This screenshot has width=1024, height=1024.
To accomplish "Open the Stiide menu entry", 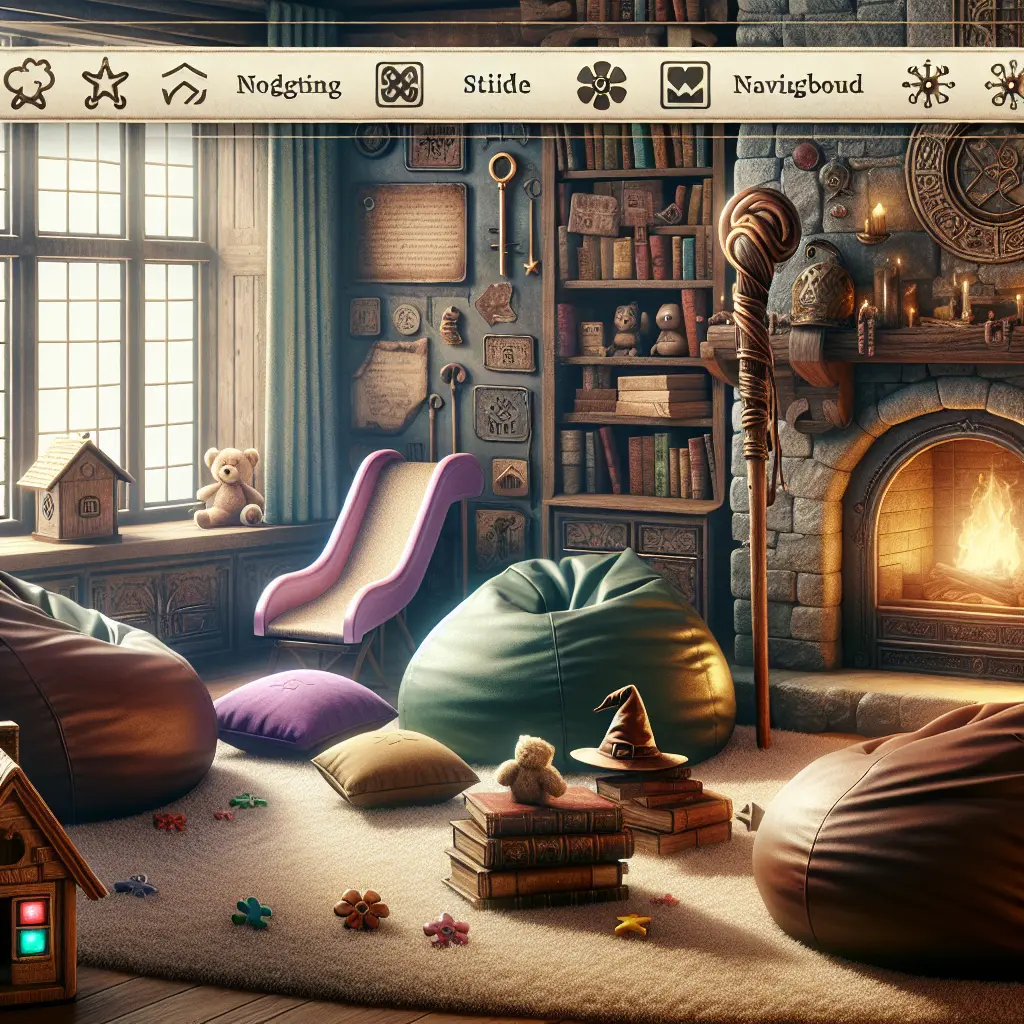I will [x=496, y=84].
